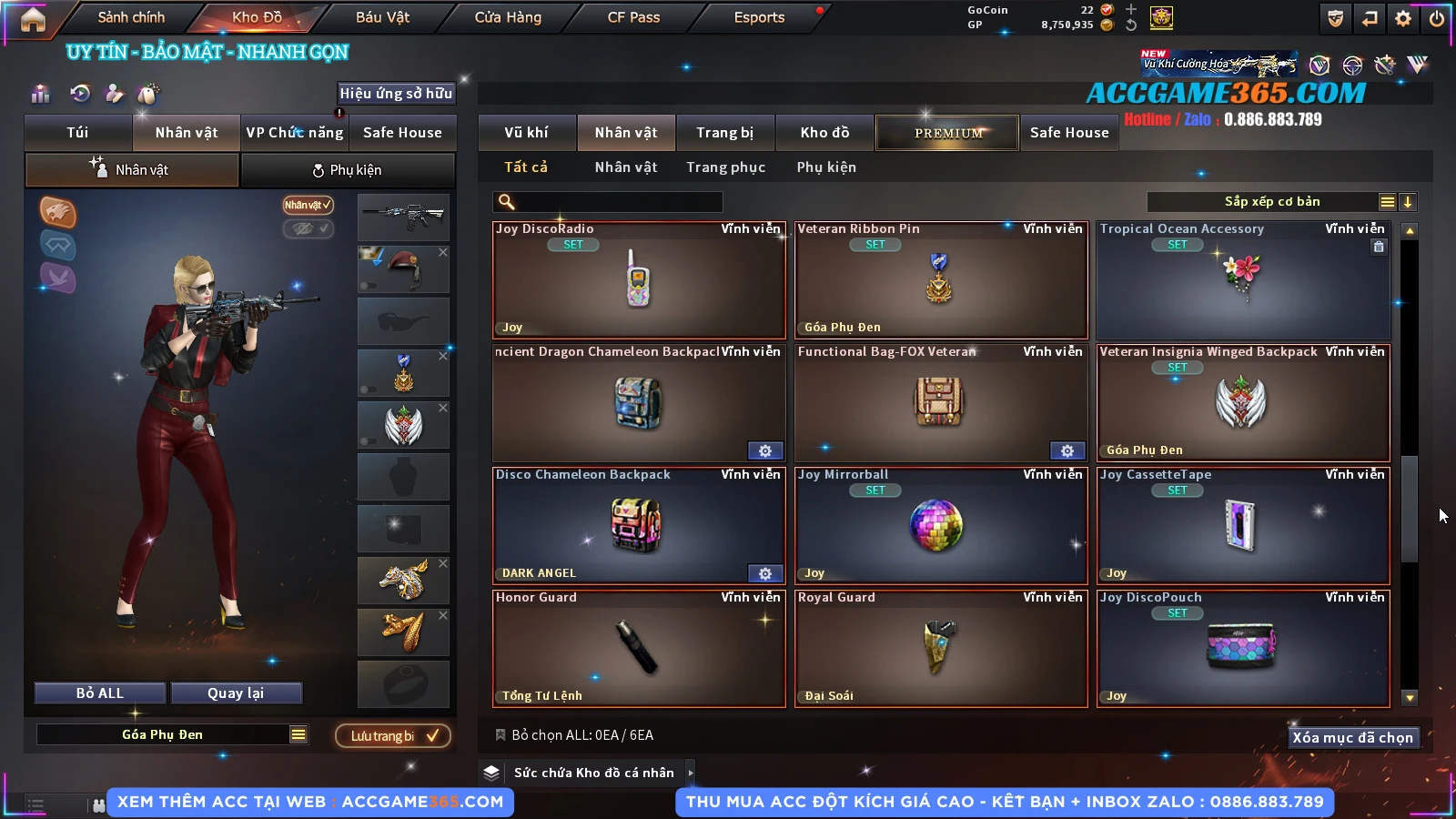Open the CF Pass menu
1456x819 pixels.
pos(633,17)
